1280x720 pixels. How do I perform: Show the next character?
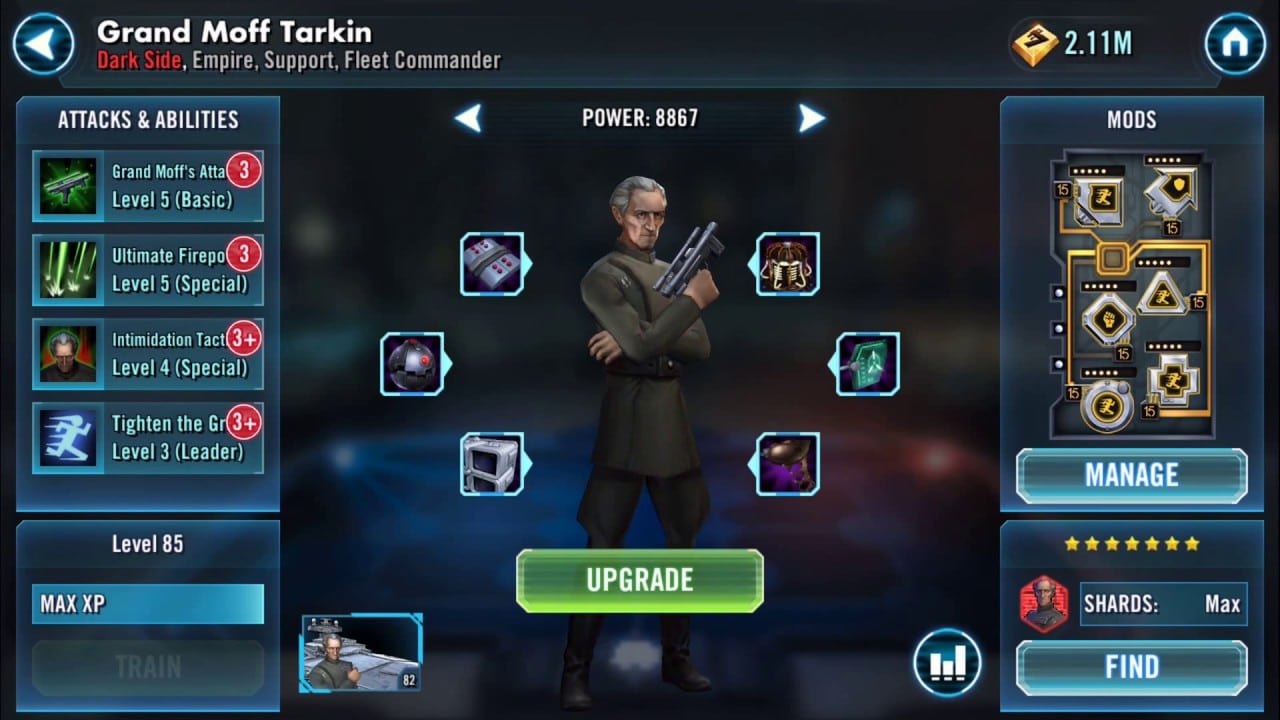point(811,119)
